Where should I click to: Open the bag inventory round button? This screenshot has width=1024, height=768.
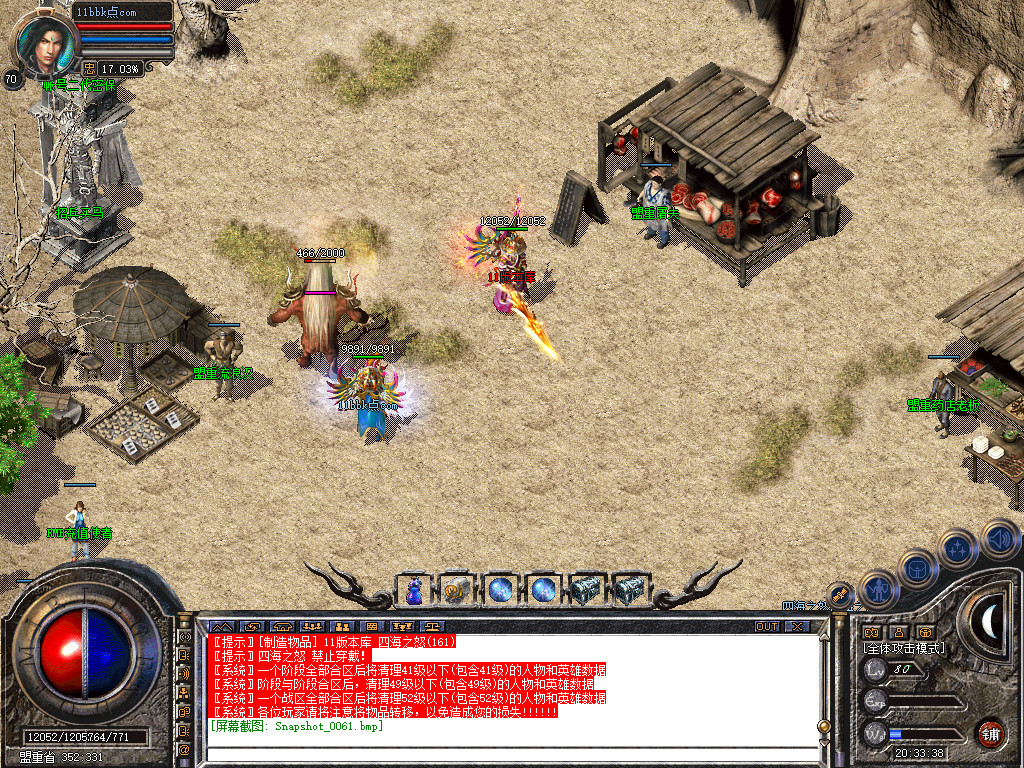click(917, 570)
